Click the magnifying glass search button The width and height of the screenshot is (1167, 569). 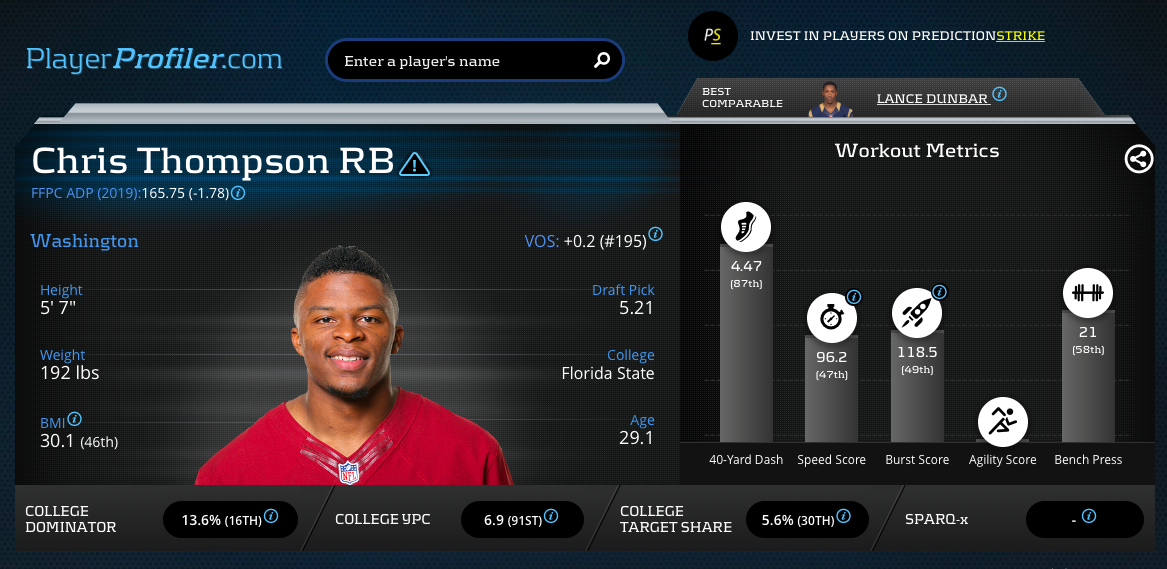602,60
